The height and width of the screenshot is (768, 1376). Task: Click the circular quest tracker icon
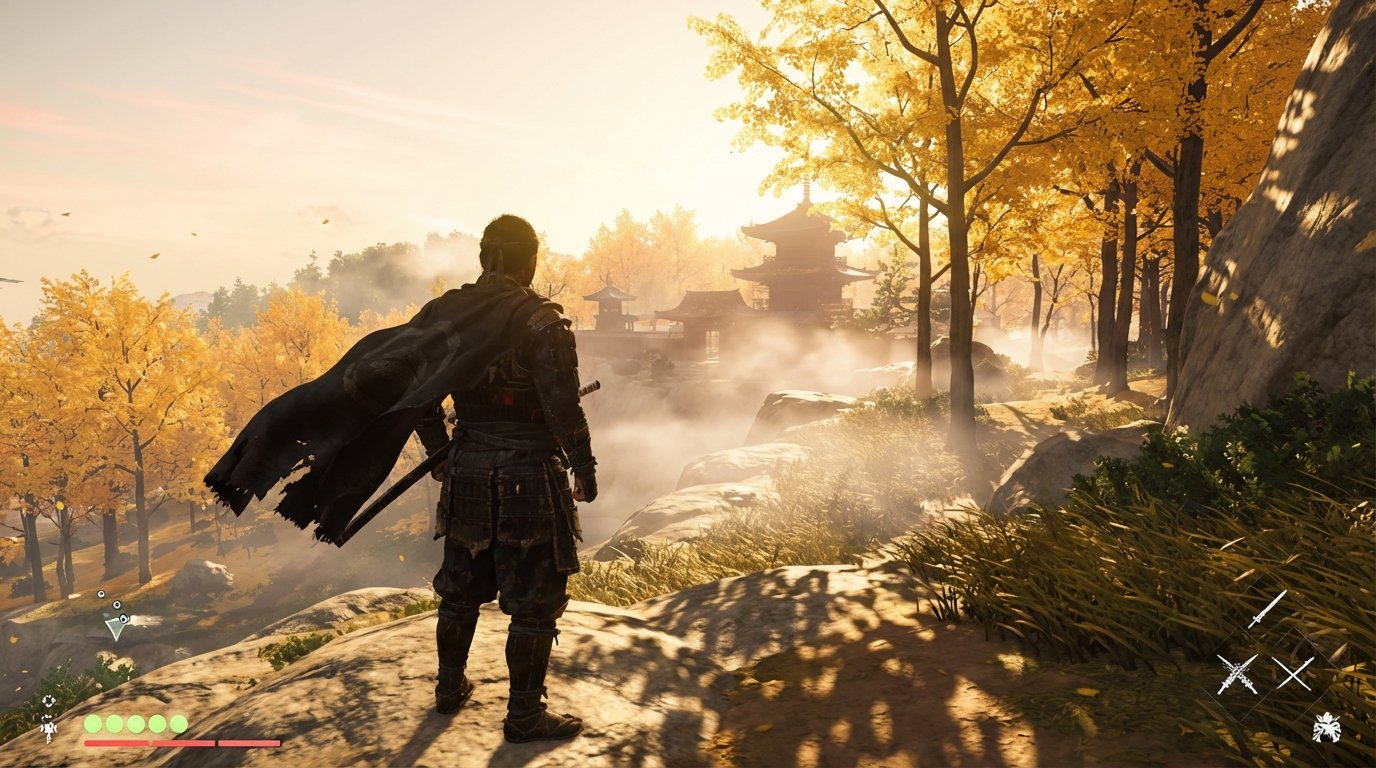50,701
